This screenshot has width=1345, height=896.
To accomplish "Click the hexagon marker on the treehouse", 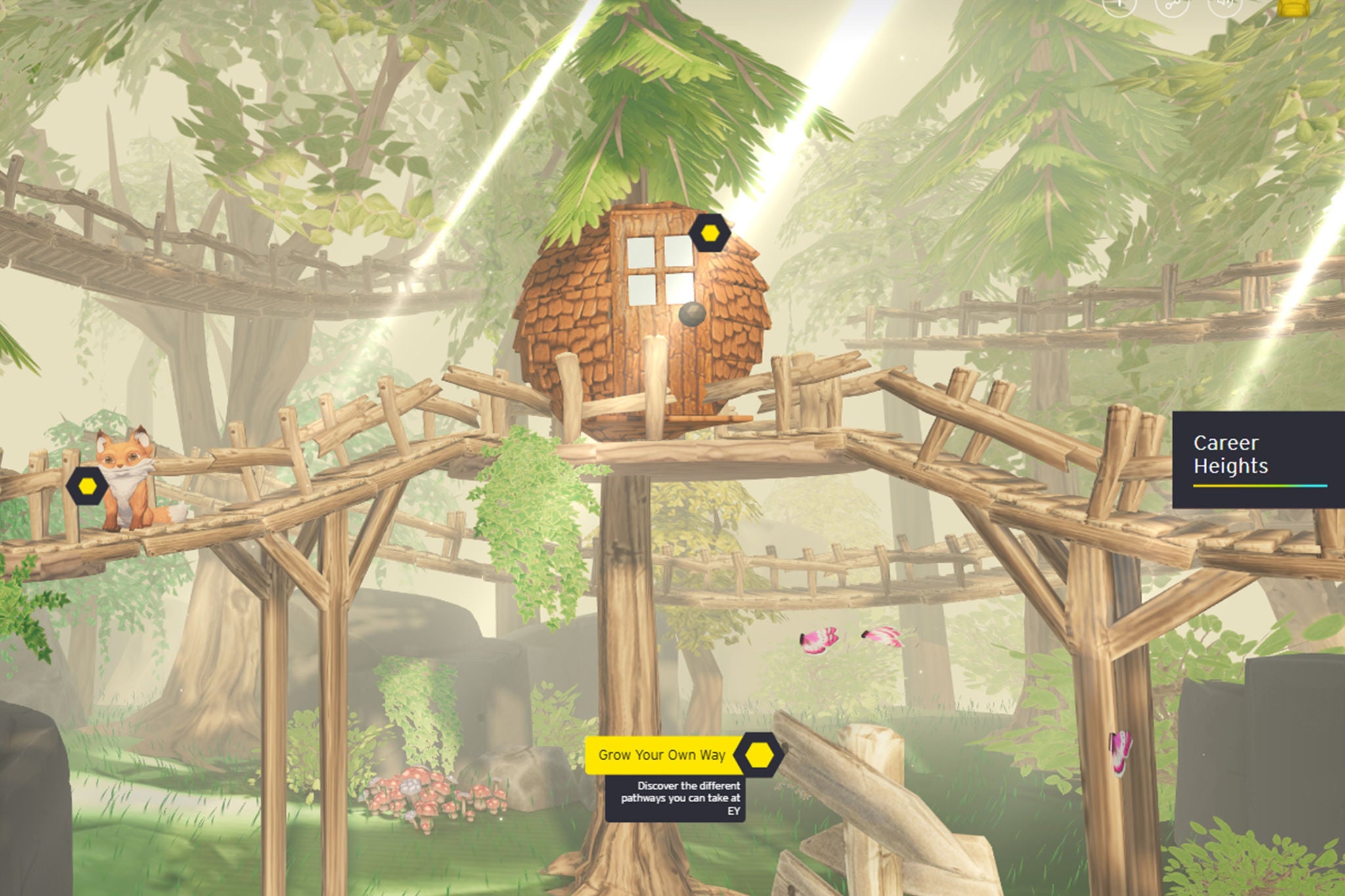I will pyautogui.click(x=709, y=233).
